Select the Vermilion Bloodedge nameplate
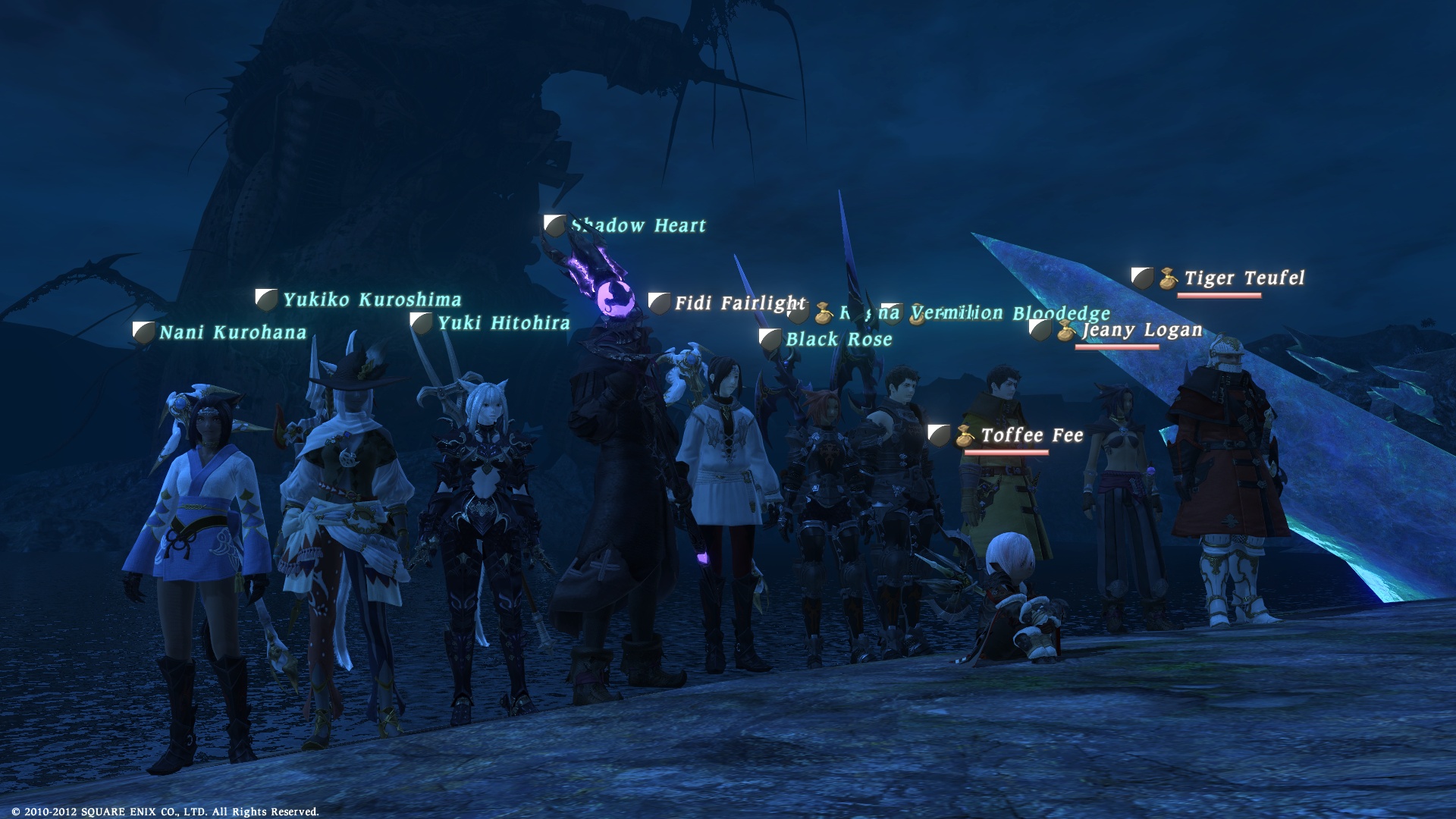The height and width of the screenshot is (819, 1456). tap(1011, 312)
